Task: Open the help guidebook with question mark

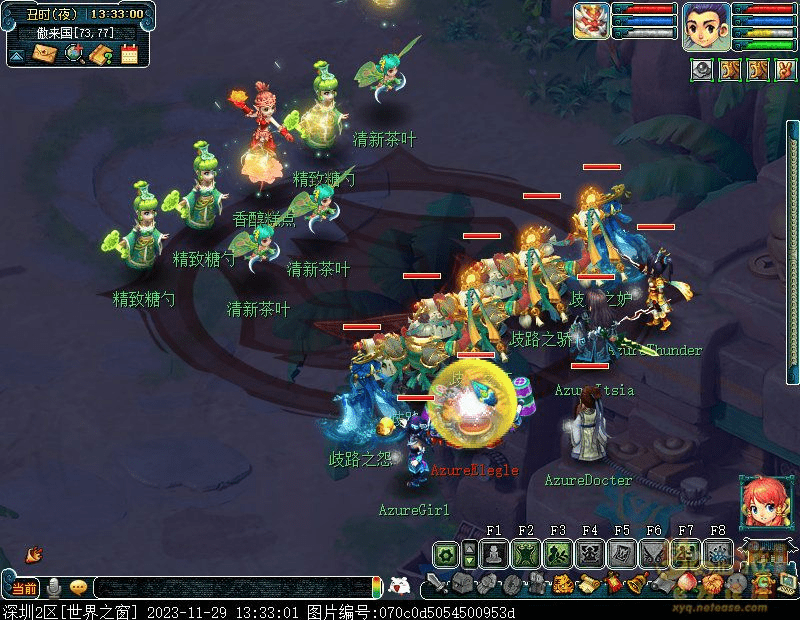Action: (x=100, y=54)
